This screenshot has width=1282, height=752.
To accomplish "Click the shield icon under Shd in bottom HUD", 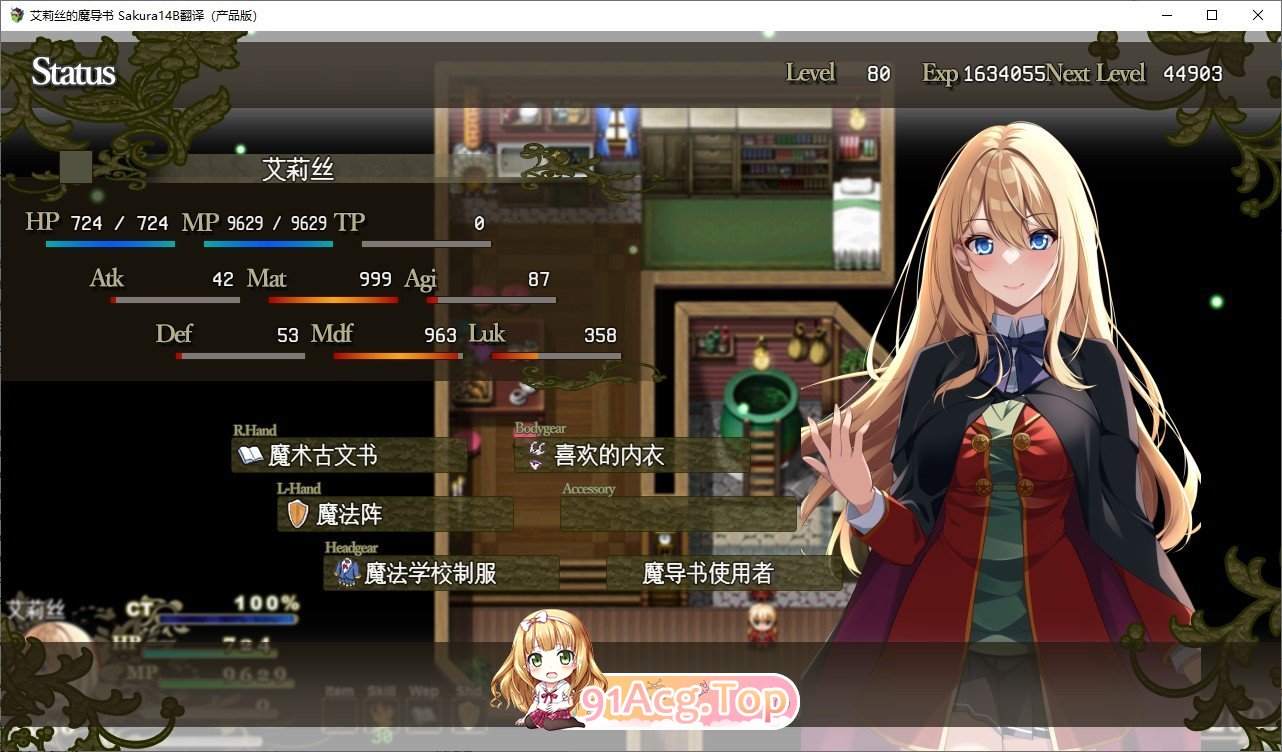I will point(467,712).
